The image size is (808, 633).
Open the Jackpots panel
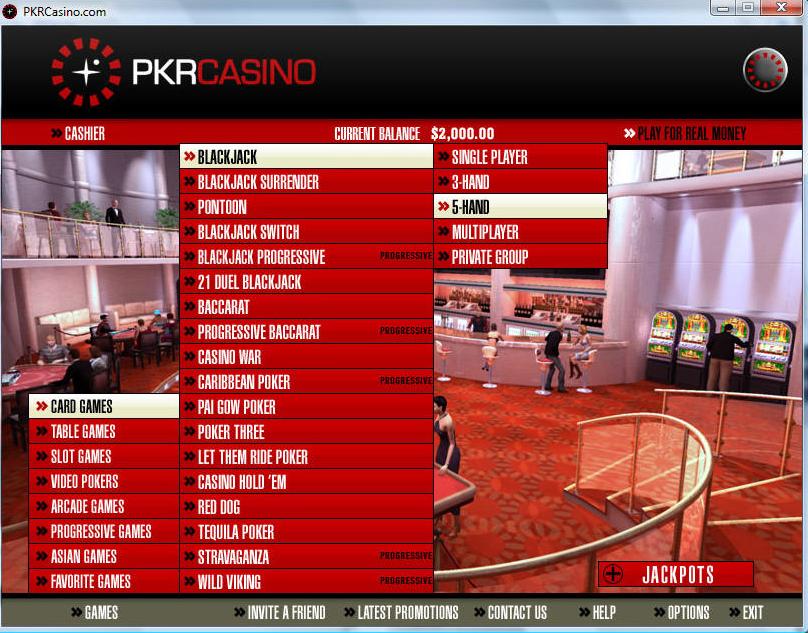click(x=676, y=574)
